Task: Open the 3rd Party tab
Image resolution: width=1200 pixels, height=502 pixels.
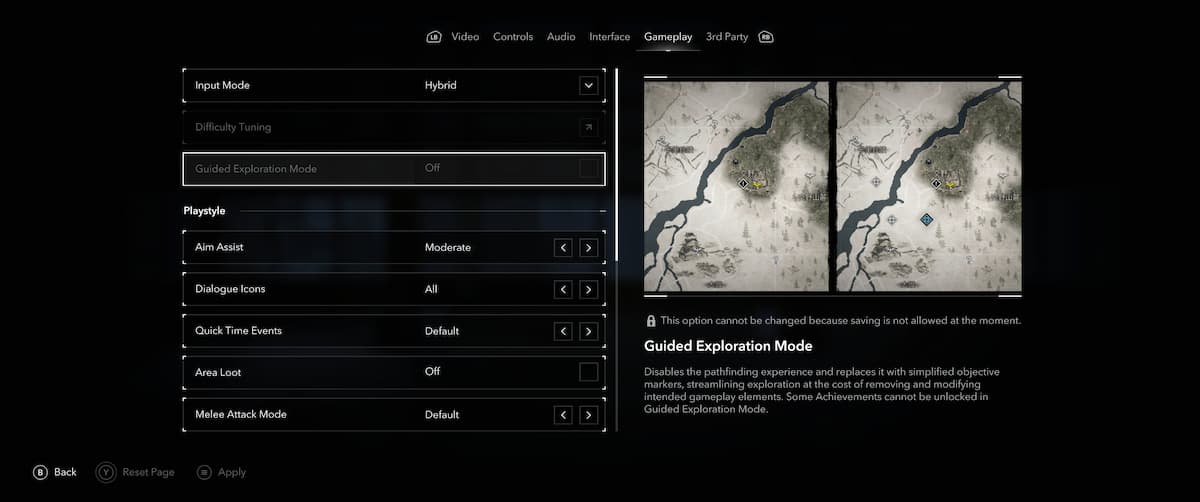Action: (727, 37)
